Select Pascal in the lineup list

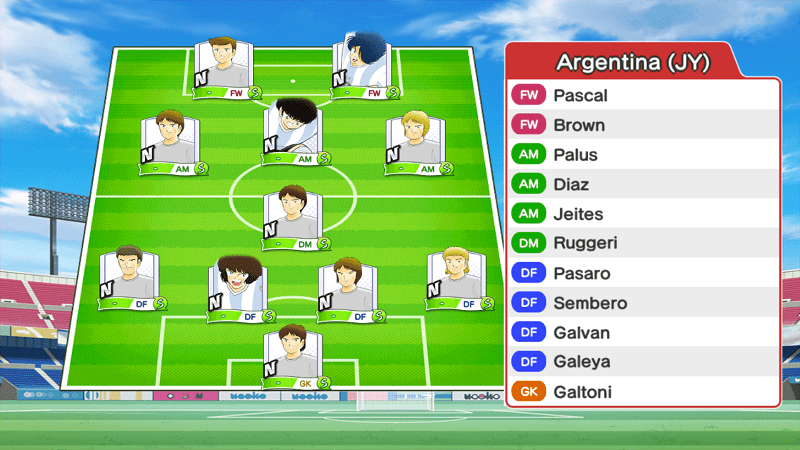(641, 96)
